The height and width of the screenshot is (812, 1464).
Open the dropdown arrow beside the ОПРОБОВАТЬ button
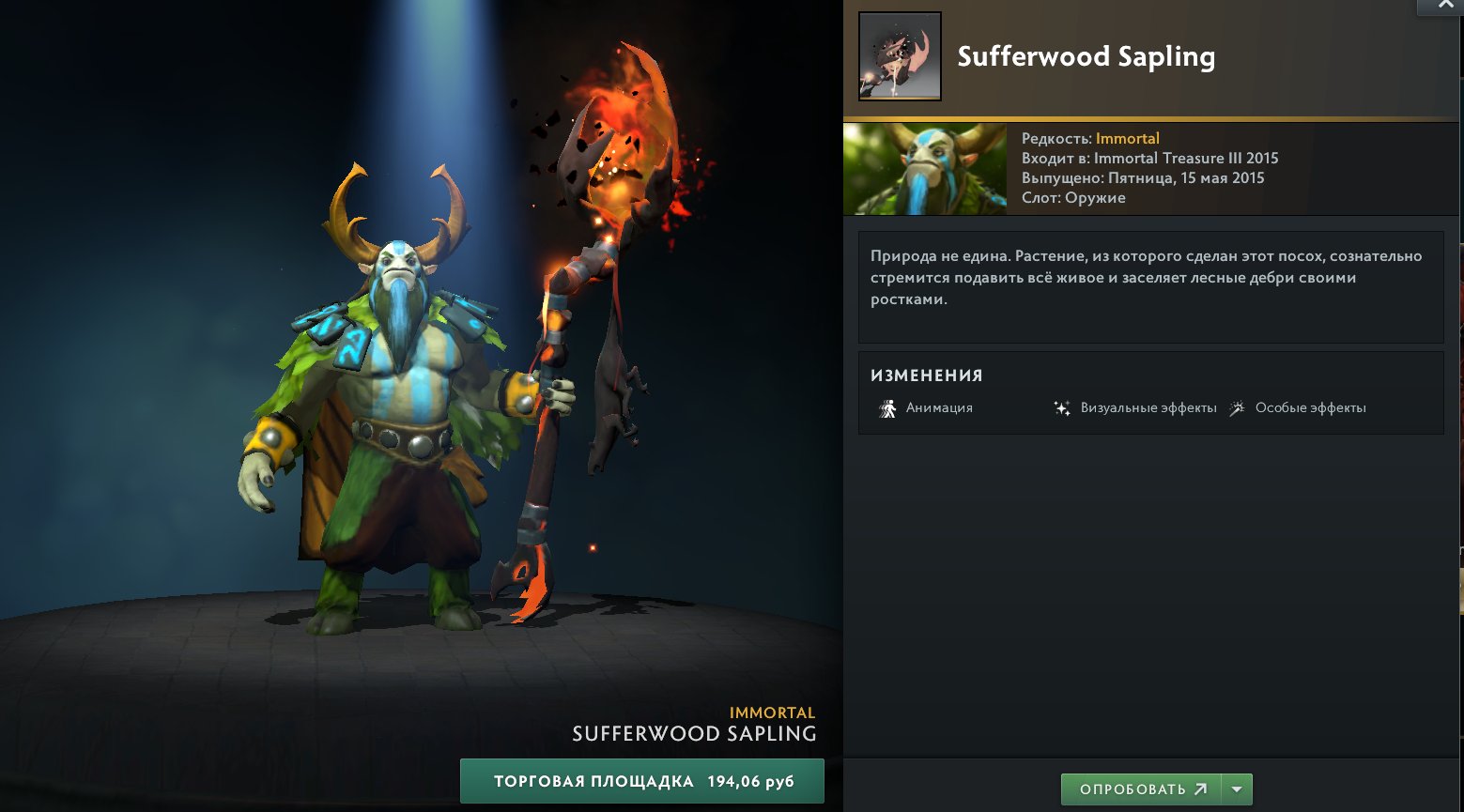(x=1236, y=789)
